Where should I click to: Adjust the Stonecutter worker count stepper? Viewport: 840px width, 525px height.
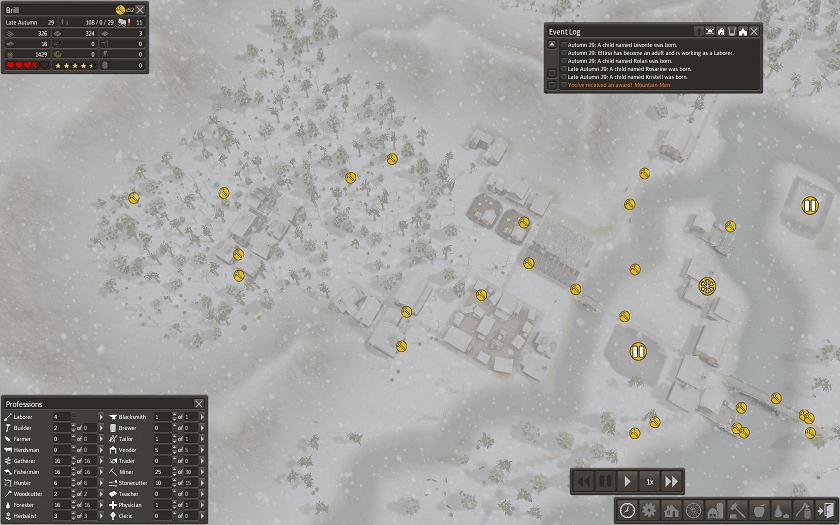point(173,482)
